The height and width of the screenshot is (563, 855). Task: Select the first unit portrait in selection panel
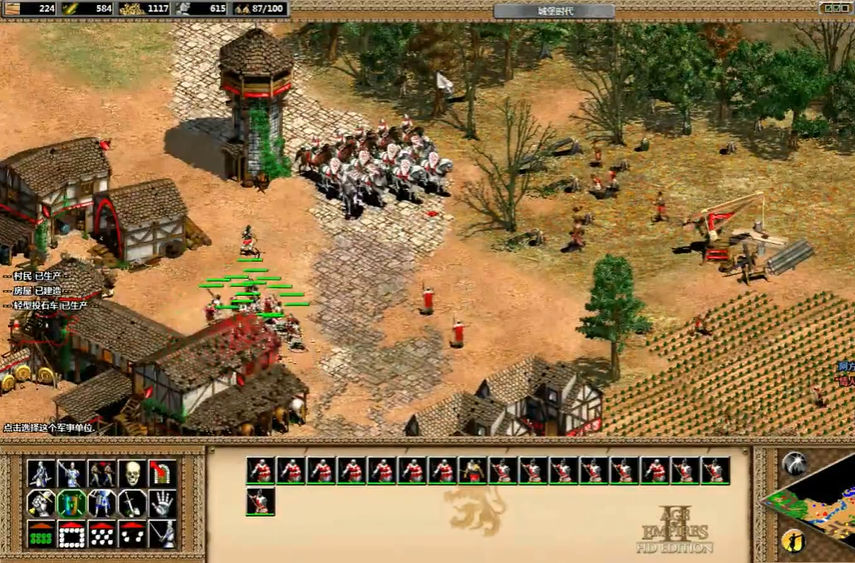coord(260,470)
